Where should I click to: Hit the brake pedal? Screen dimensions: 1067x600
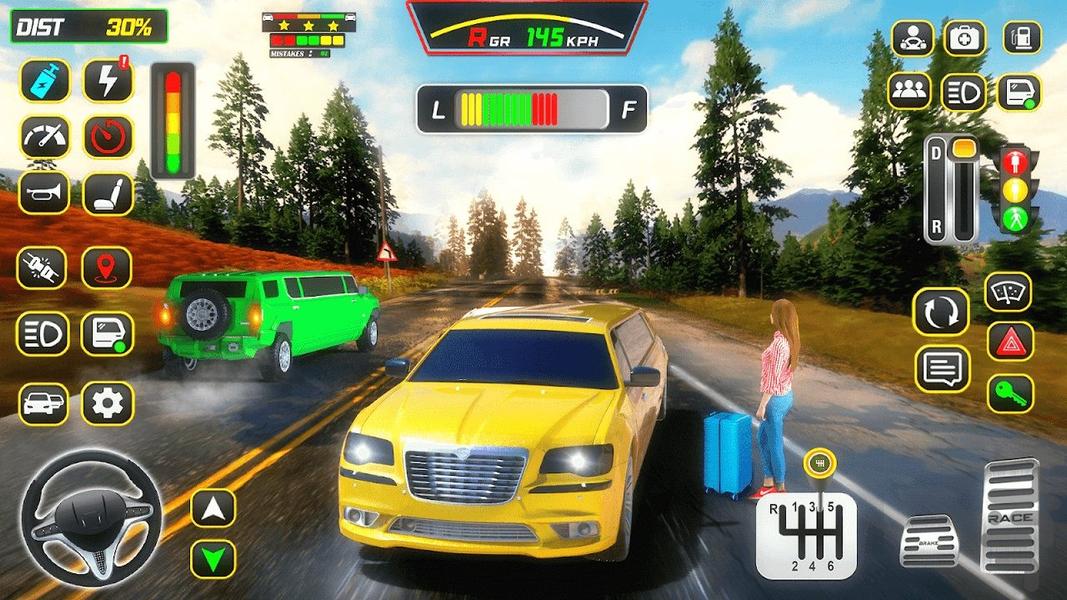click(x=929, y=542)
